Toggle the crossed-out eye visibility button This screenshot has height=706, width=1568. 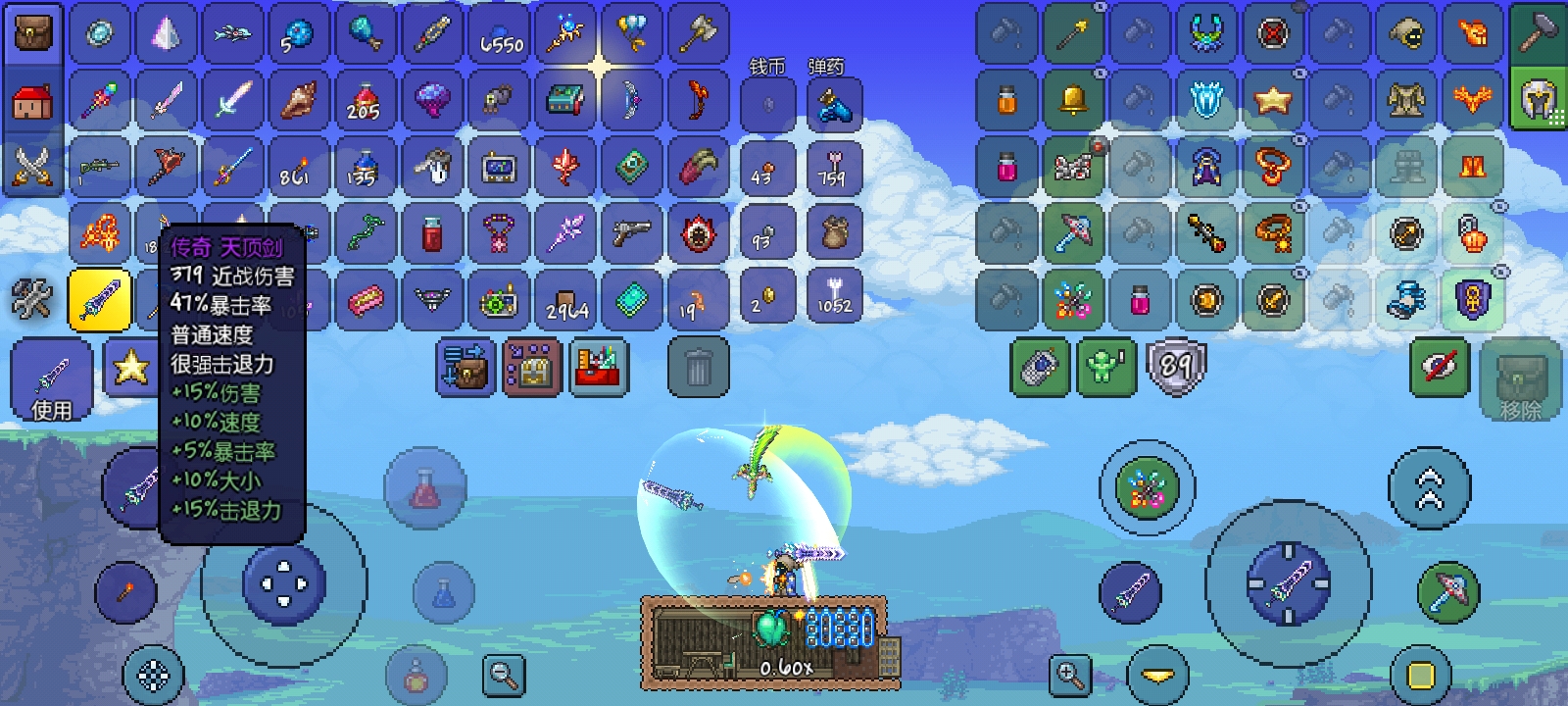click(1440, 368)
